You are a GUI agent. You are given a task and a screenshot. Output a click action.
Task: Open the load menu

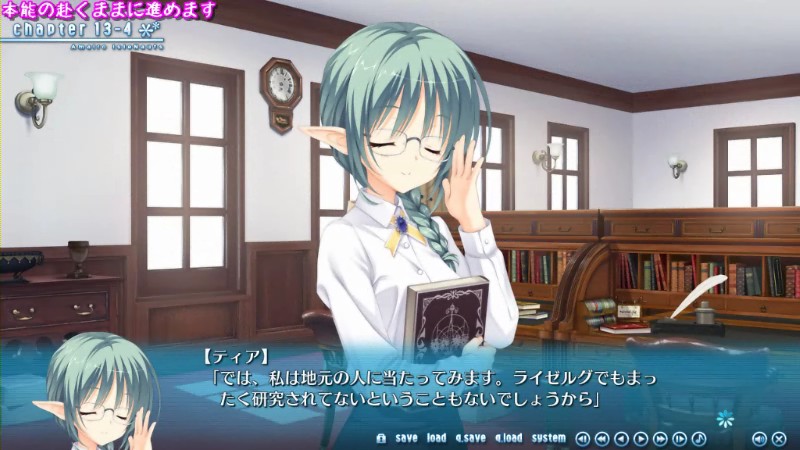(436, 438)
